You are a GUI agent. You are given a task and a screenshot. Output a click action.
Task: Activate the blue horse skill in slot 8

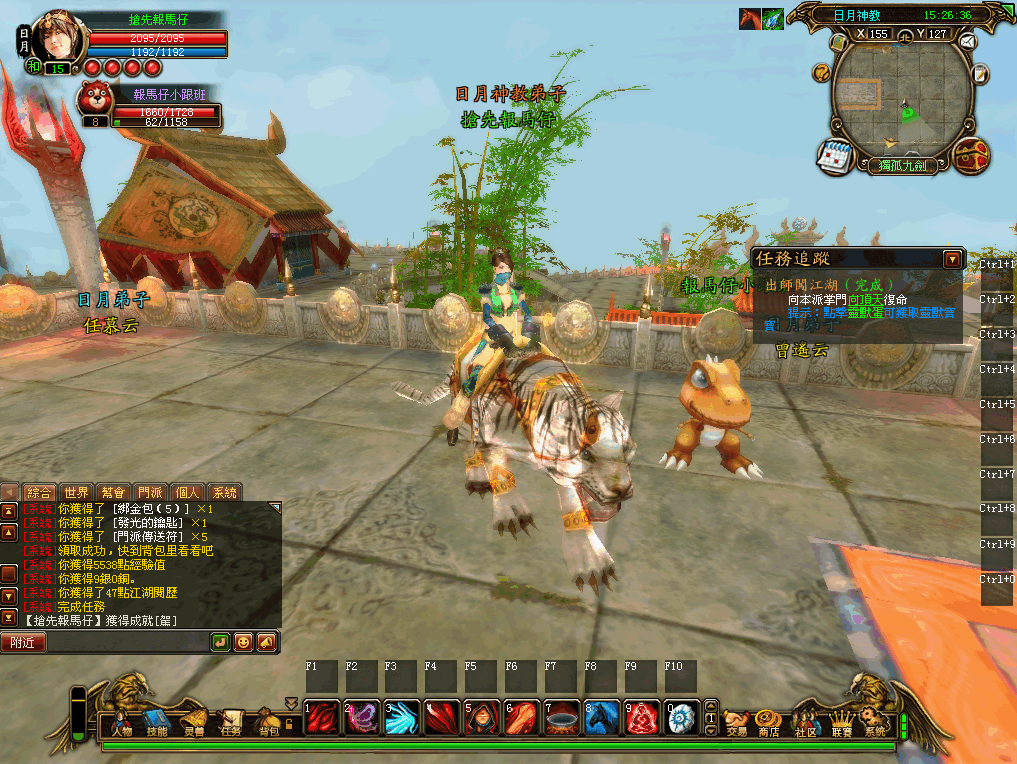tap(602, 717)
